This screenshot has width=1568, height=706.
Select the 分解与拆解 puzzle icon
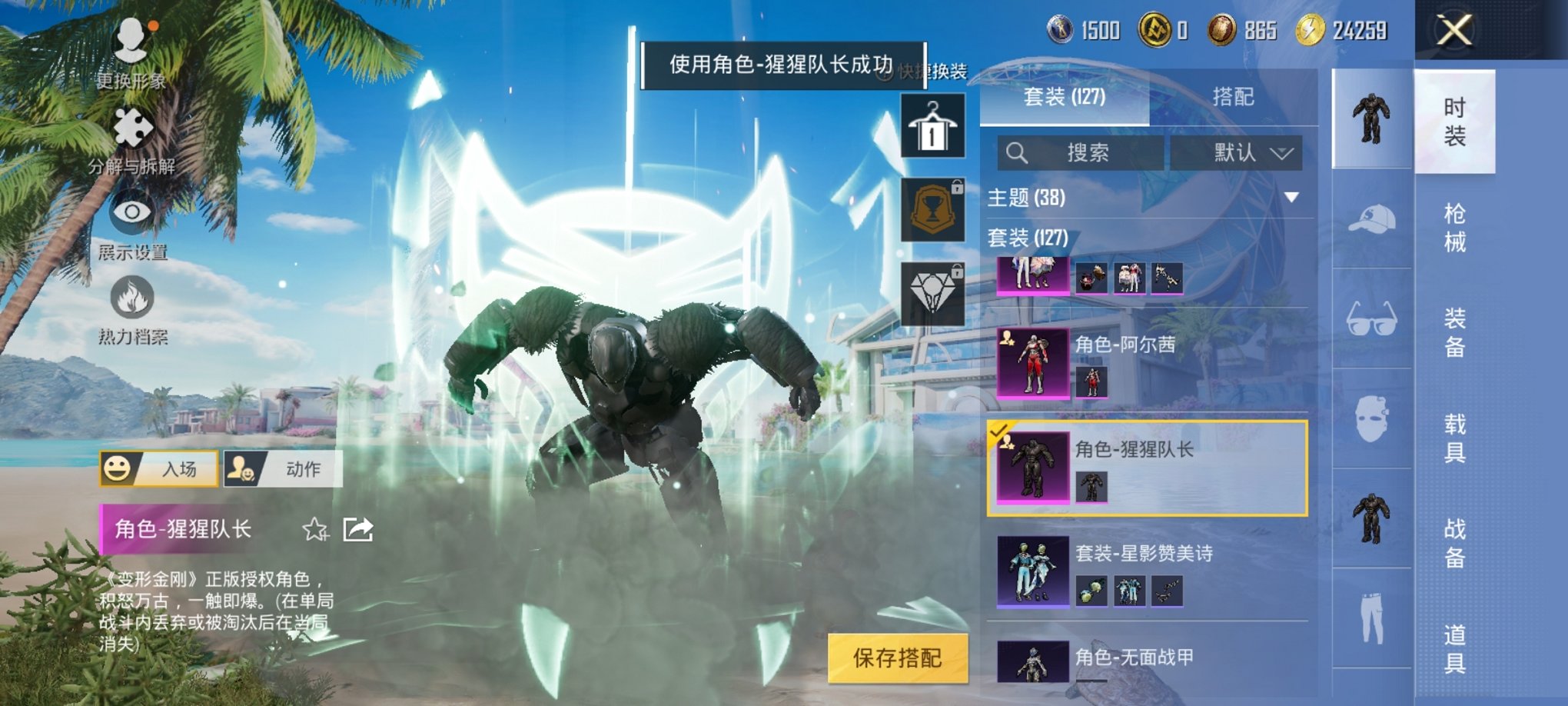(x=132, y=127)
